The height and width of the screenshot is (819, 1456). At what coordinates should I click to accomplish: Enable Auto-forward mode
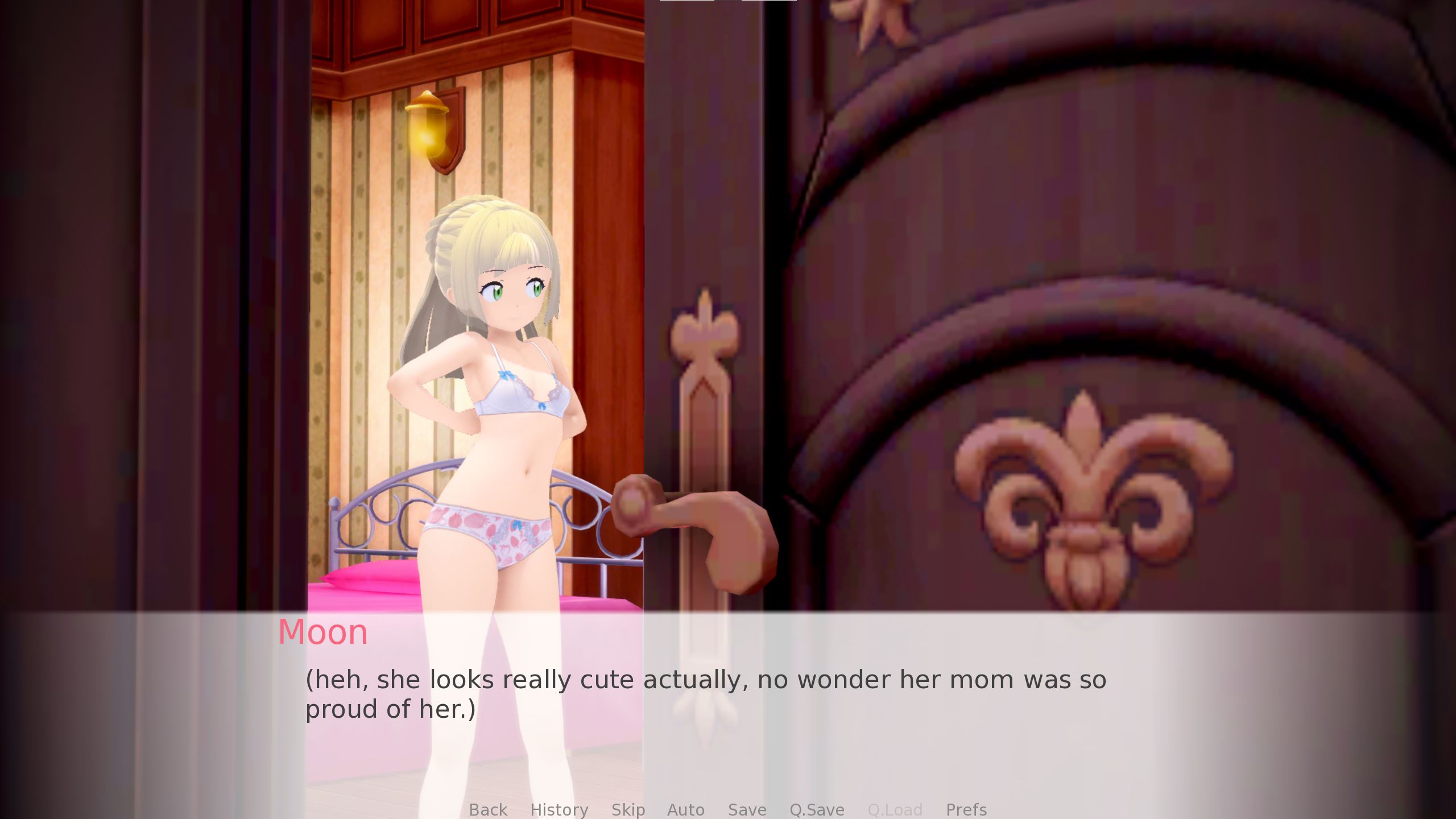tap(685, 810)
